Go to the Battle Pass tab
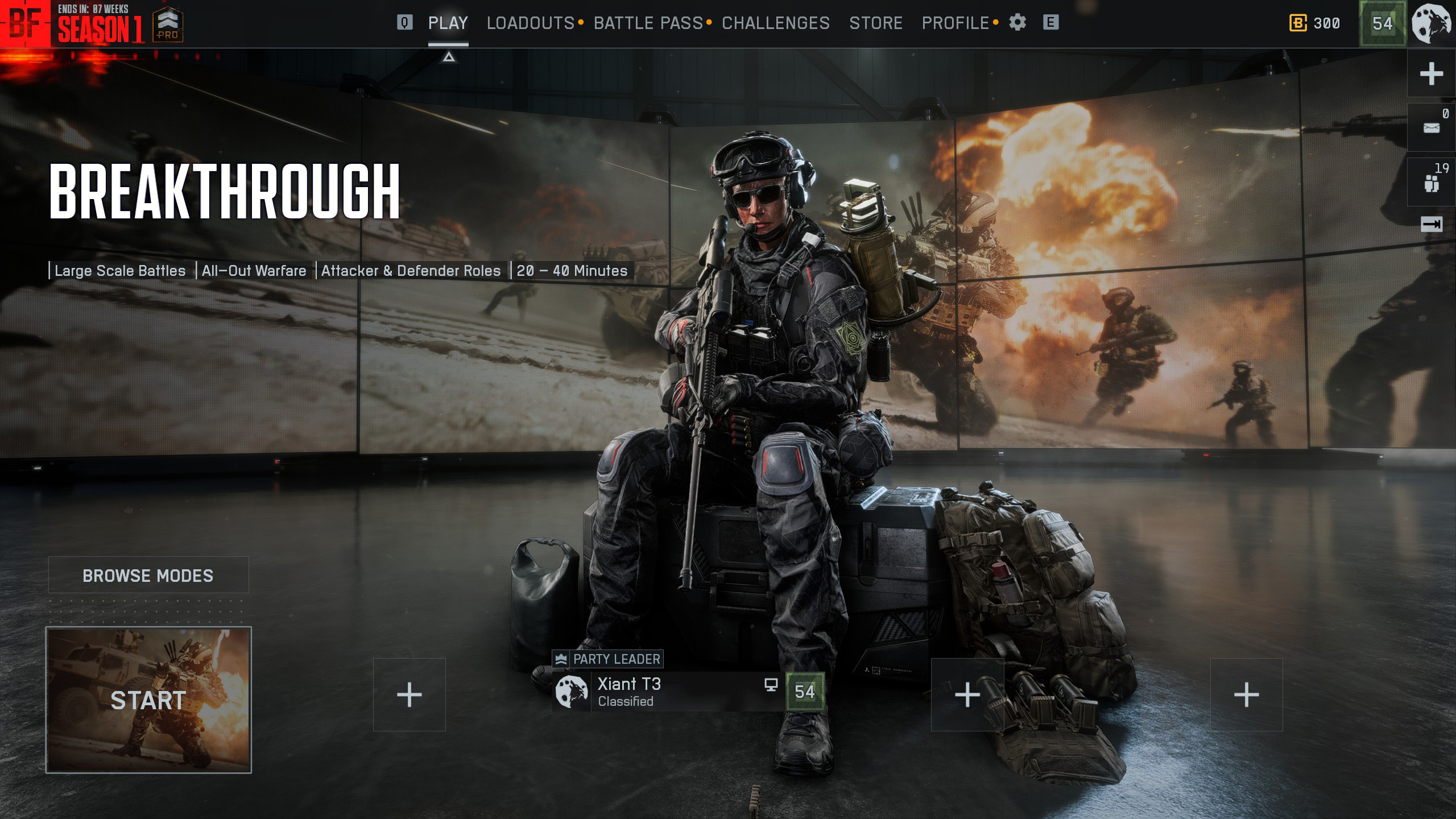Image resolution: width=1456 pixels, height=819 pixels. (648, 23)
